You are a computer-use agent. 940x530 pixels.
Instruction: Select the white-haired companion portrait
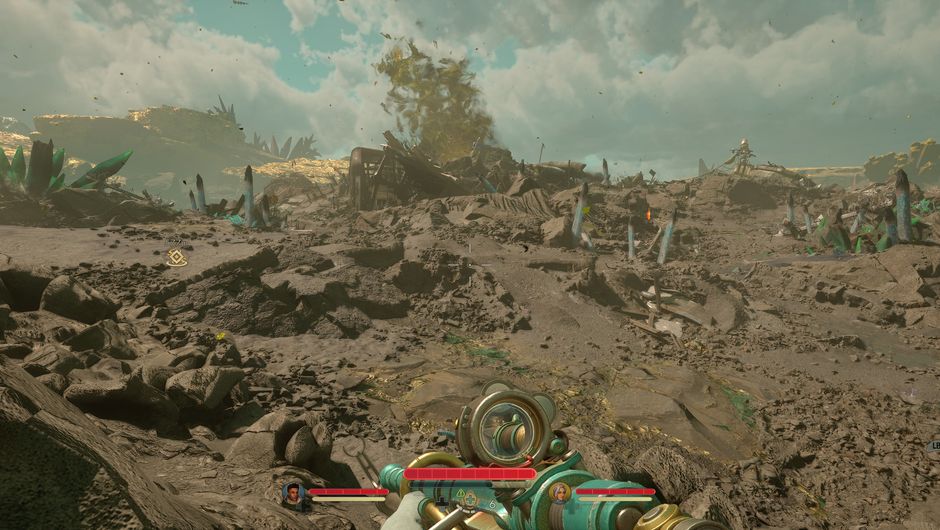click(x=560, y=492)
